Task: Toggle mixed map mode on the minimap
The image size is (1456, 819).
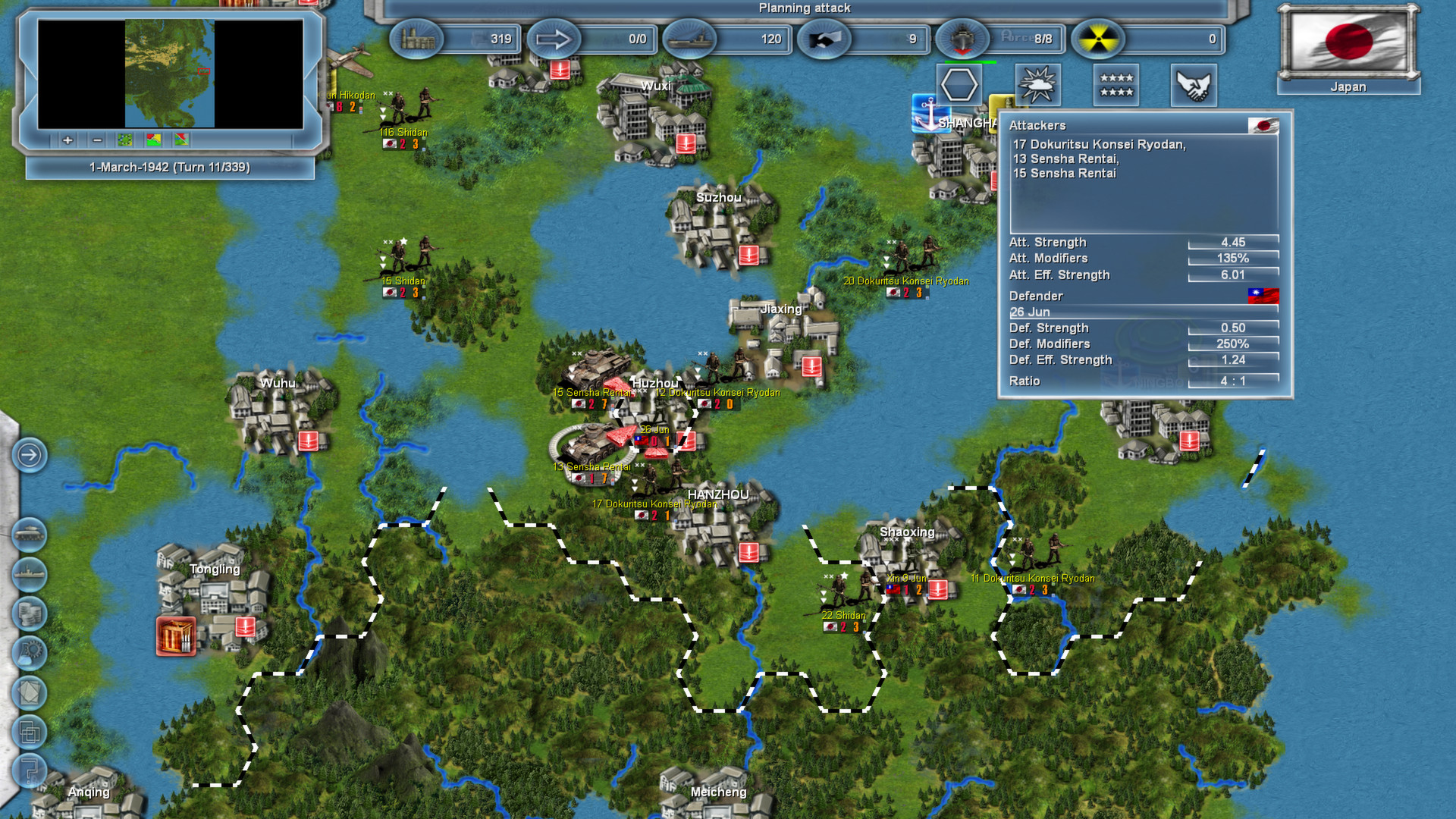Action: [x=180, y=141]
